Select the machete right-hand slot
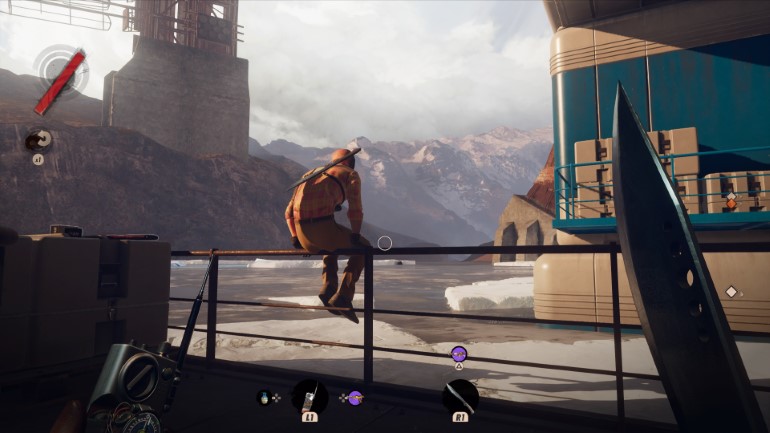 460,396
